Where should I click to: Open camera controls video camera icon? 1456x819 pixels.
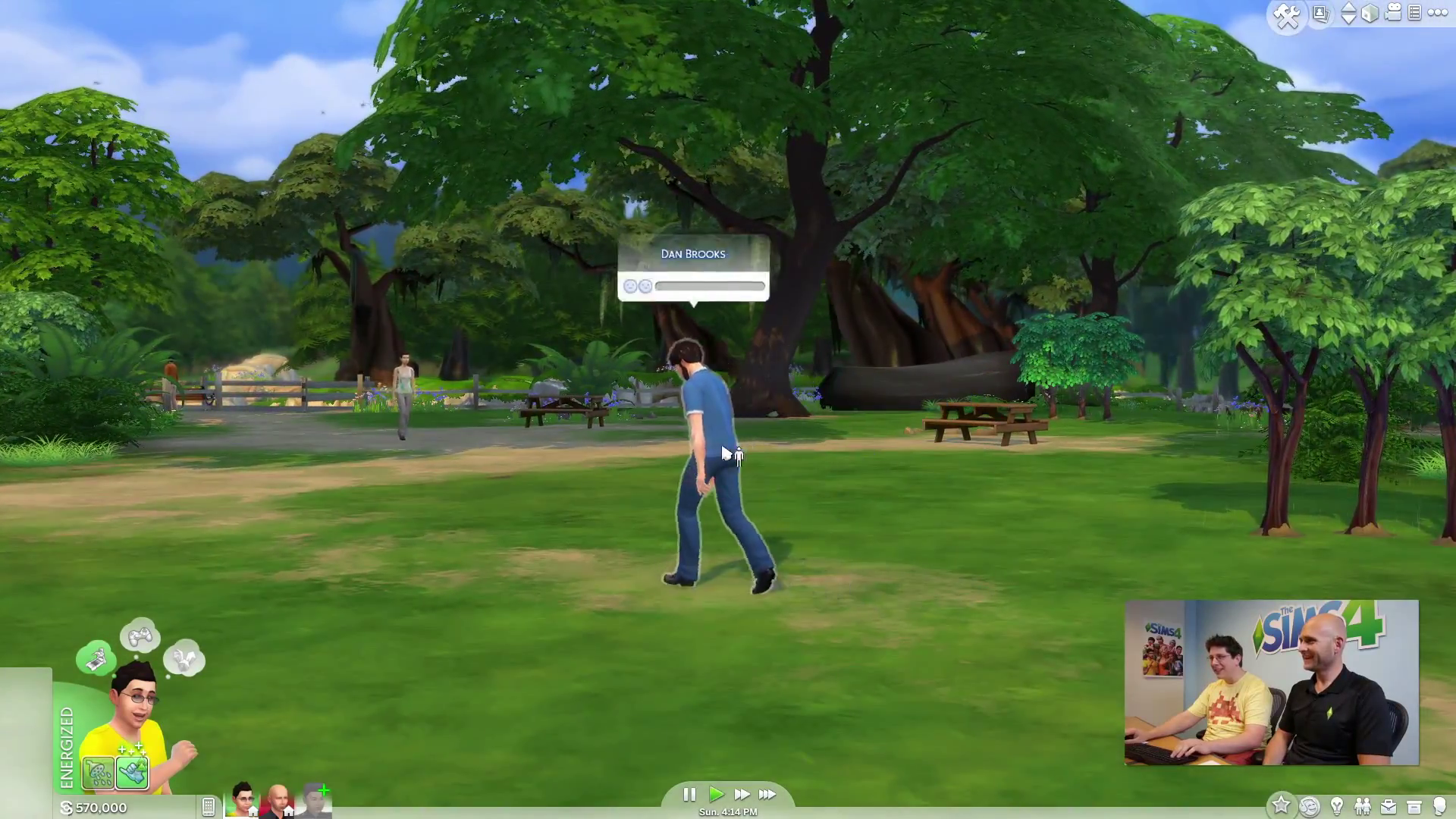coord(1393,13)
